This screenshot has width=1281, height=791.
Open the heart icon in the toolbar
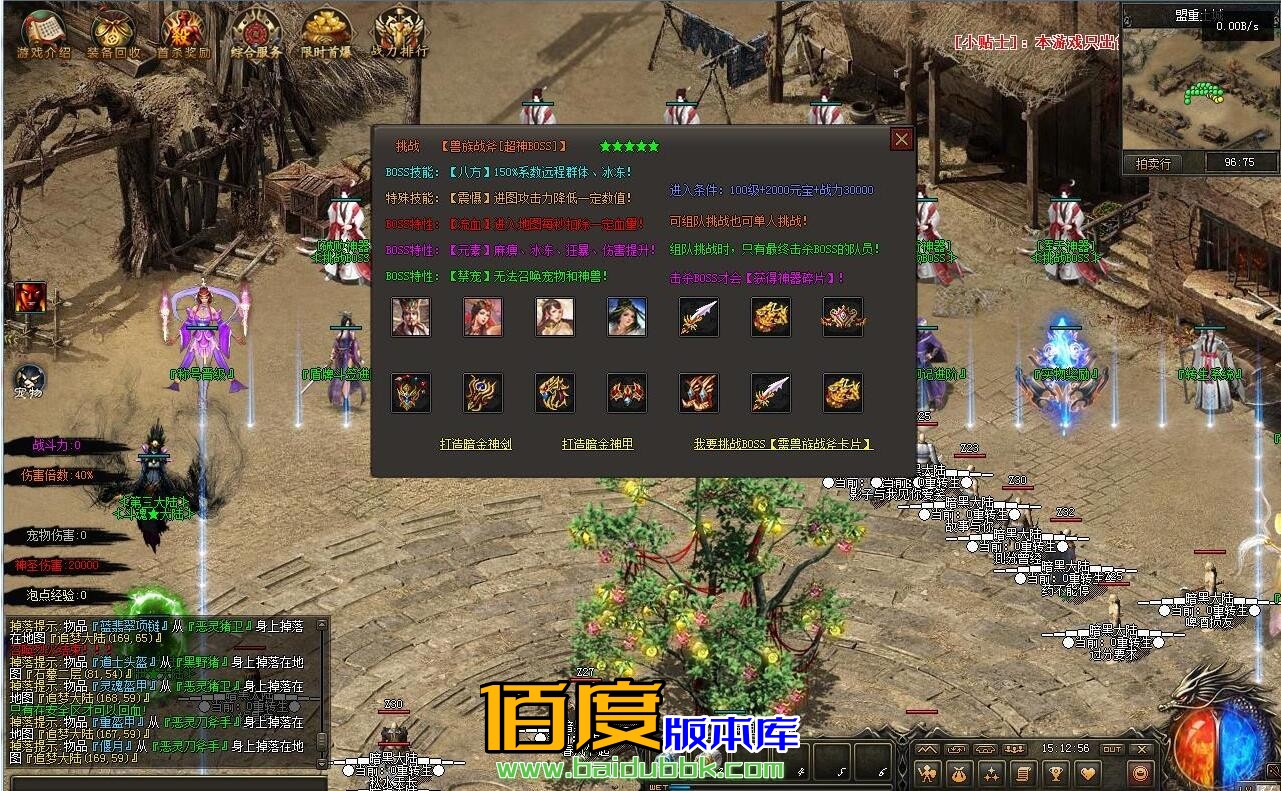[x=1087, y=773]
